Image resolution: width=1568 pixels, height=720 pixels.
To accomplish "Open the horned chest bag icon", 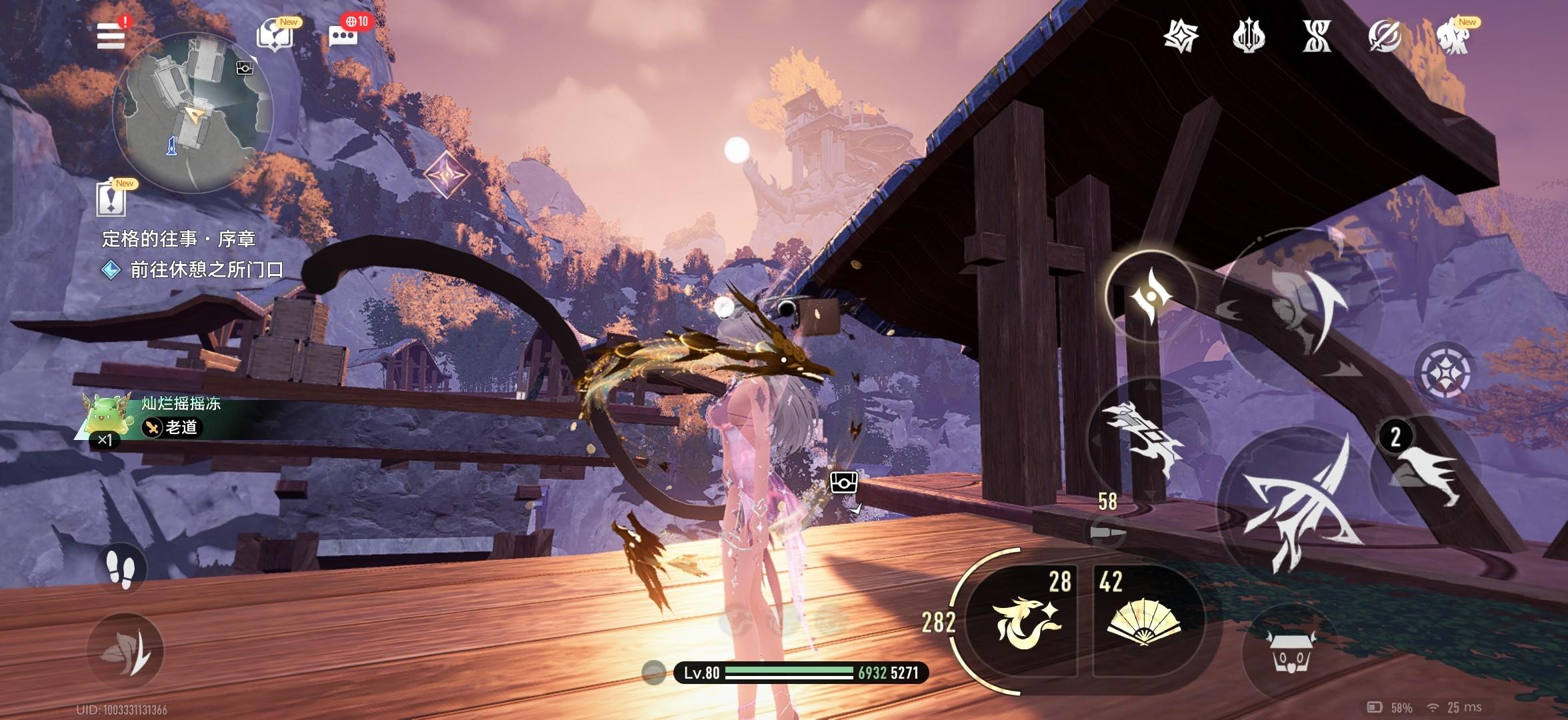I will click(1290, 650).
